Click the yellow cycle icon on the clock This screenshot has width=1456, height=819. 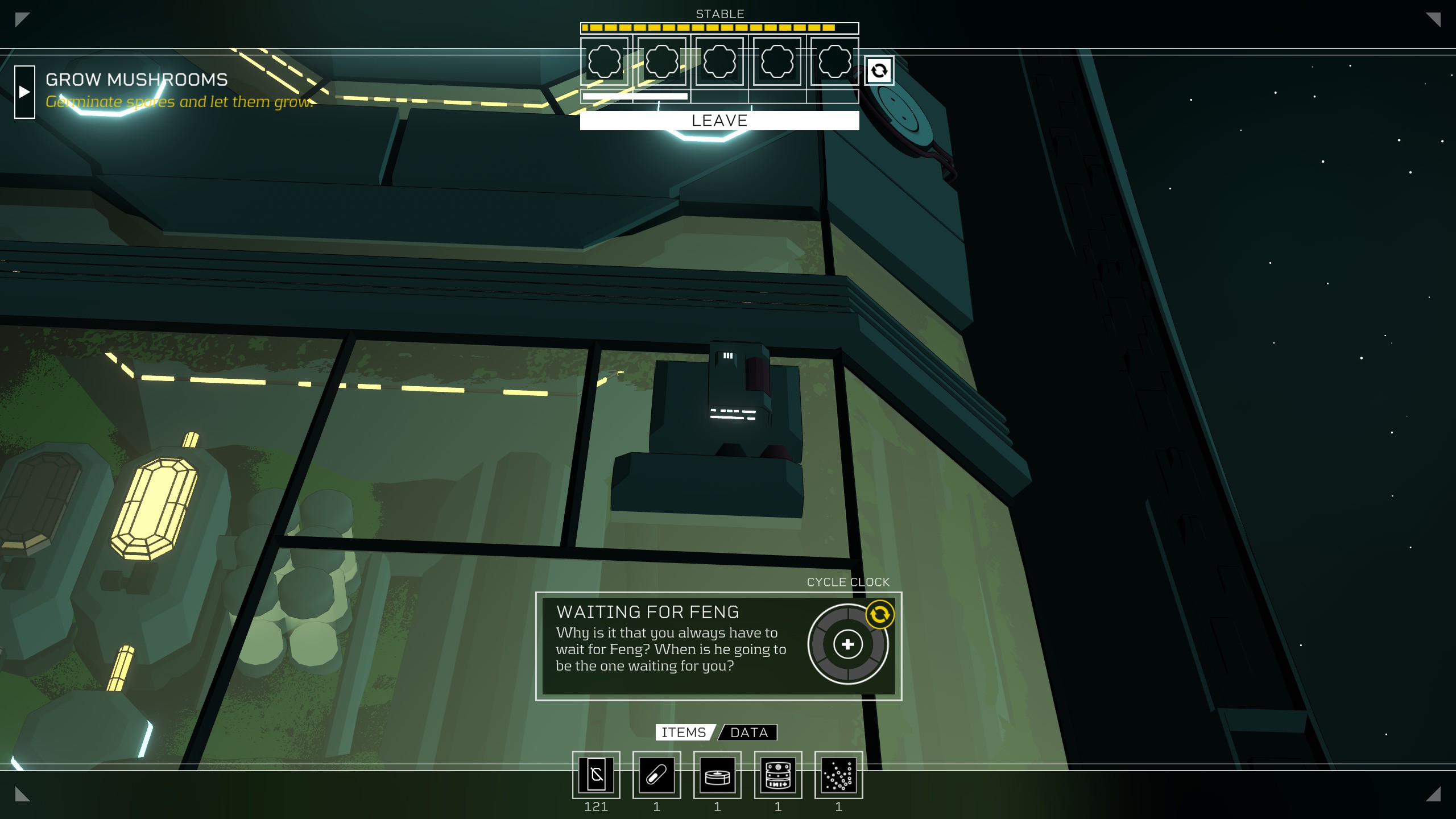click(x=879, y=614)
